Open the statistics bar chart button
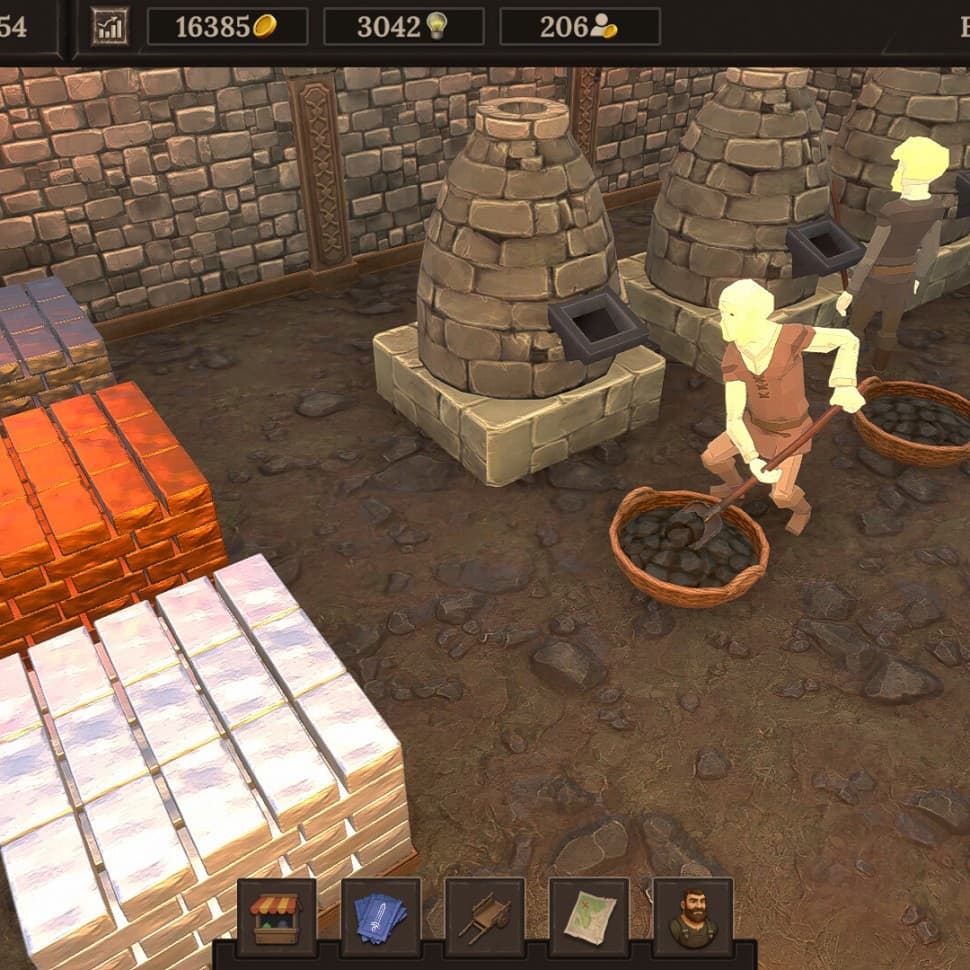This screenshot has height=970, width=970. (x=110, y=26)
